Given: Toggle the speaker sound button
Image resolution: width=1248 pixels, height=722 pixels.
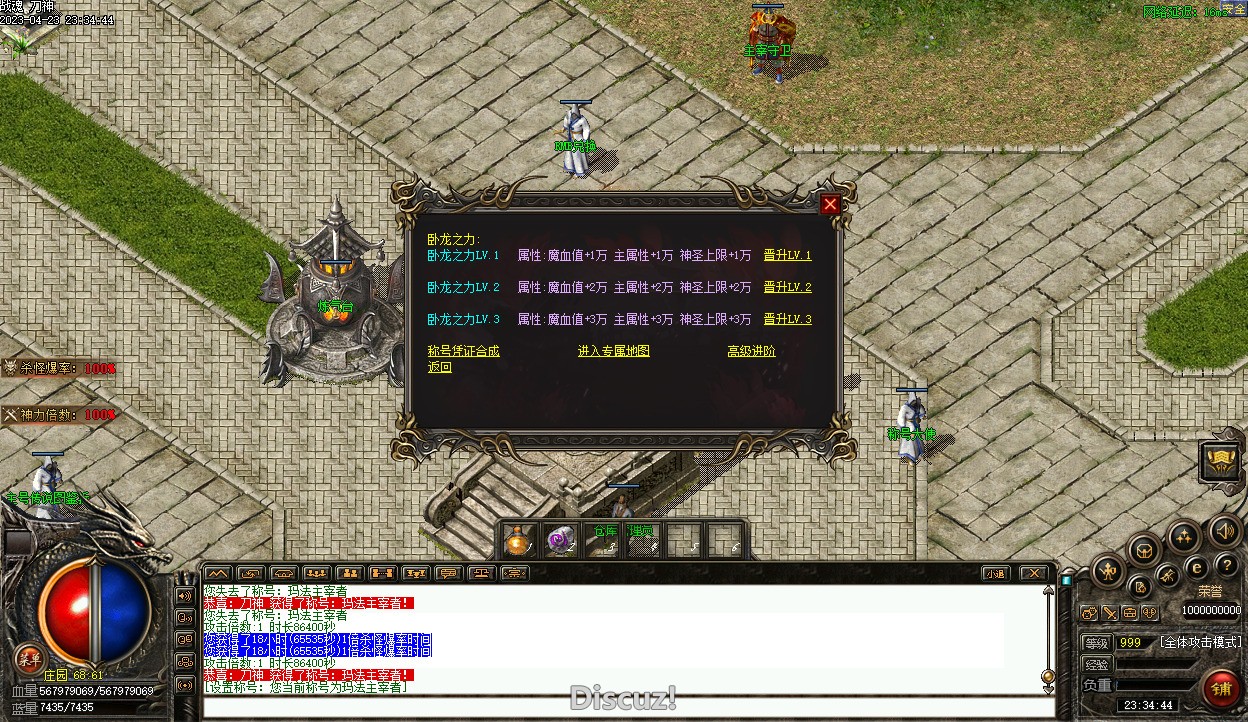Looking at the screenshot, I should pyautogui.click(x=1224, y=531).
